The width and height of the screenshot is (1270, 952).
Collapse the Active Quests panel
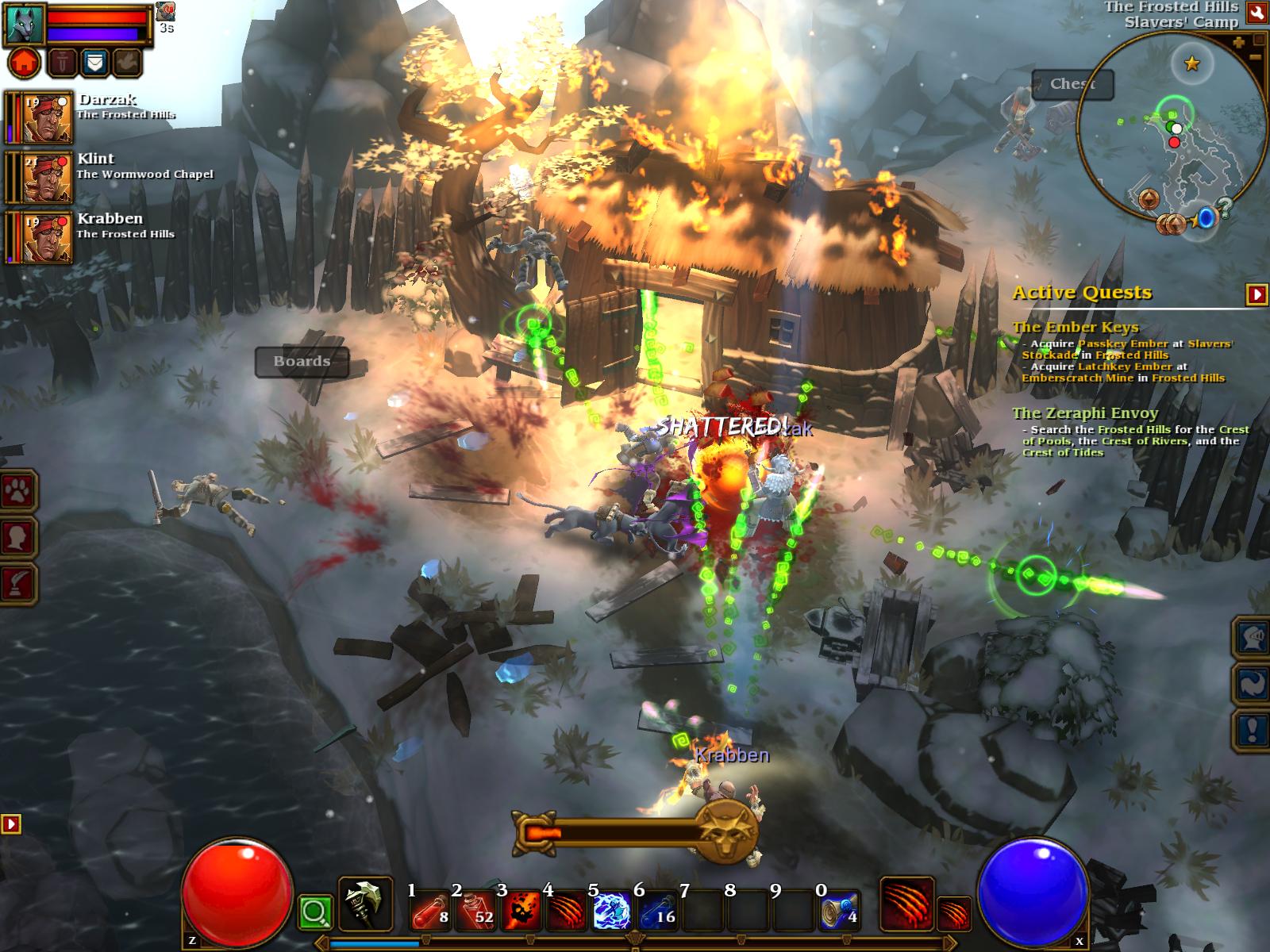[x=1257, y=294]
